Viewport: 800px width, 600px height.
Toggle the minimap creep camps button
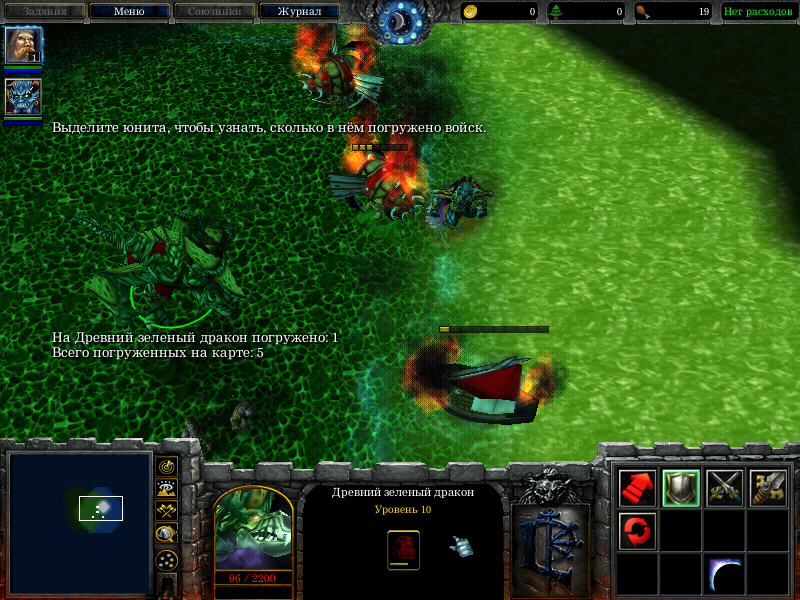coord(167,532)
